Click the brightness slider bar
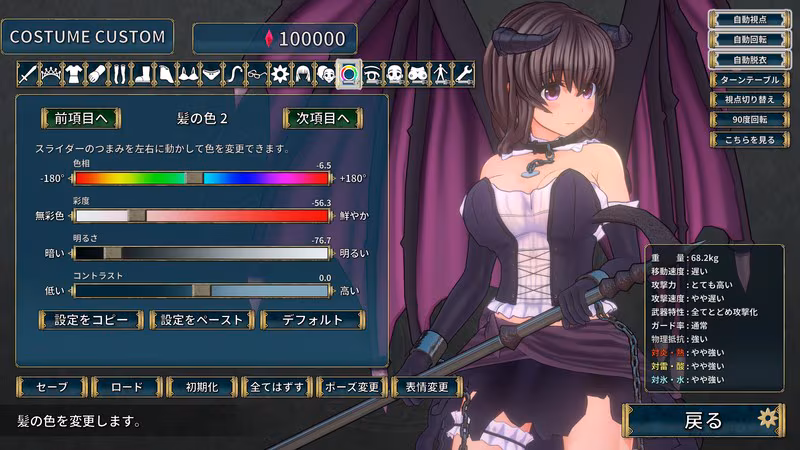 pyautogui.click(x=202, y=253)
